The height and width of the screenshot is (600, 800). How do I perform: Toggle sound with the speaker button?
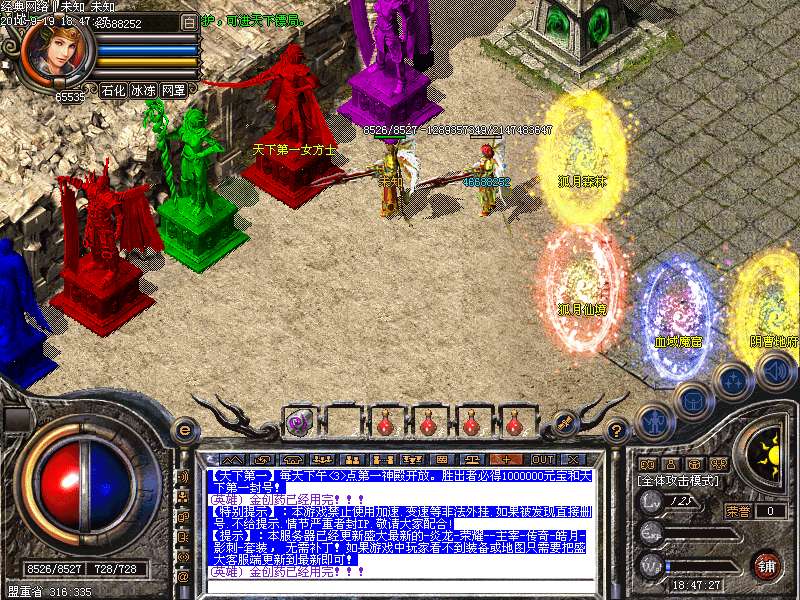click(774, 372)
